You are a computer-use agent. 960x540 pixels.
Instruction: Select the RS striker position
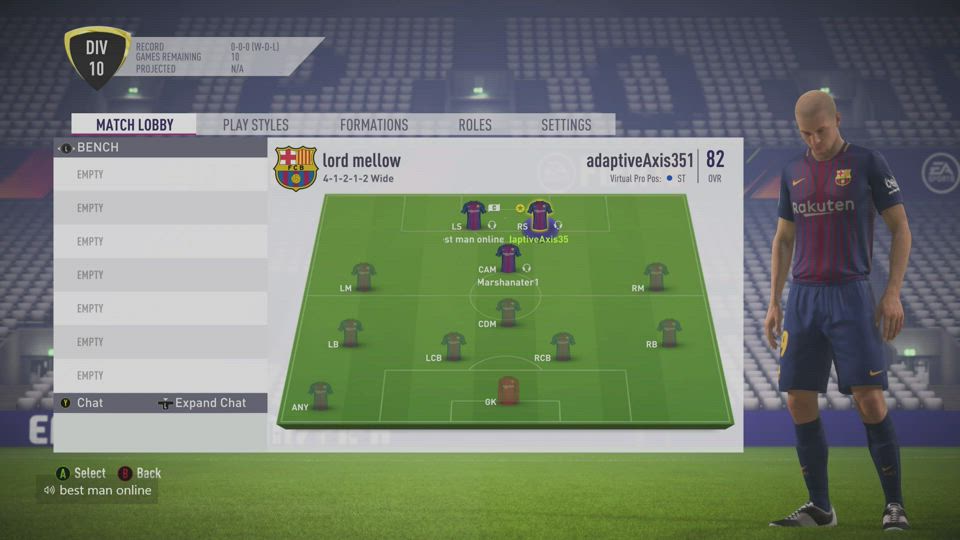point(540,215)
